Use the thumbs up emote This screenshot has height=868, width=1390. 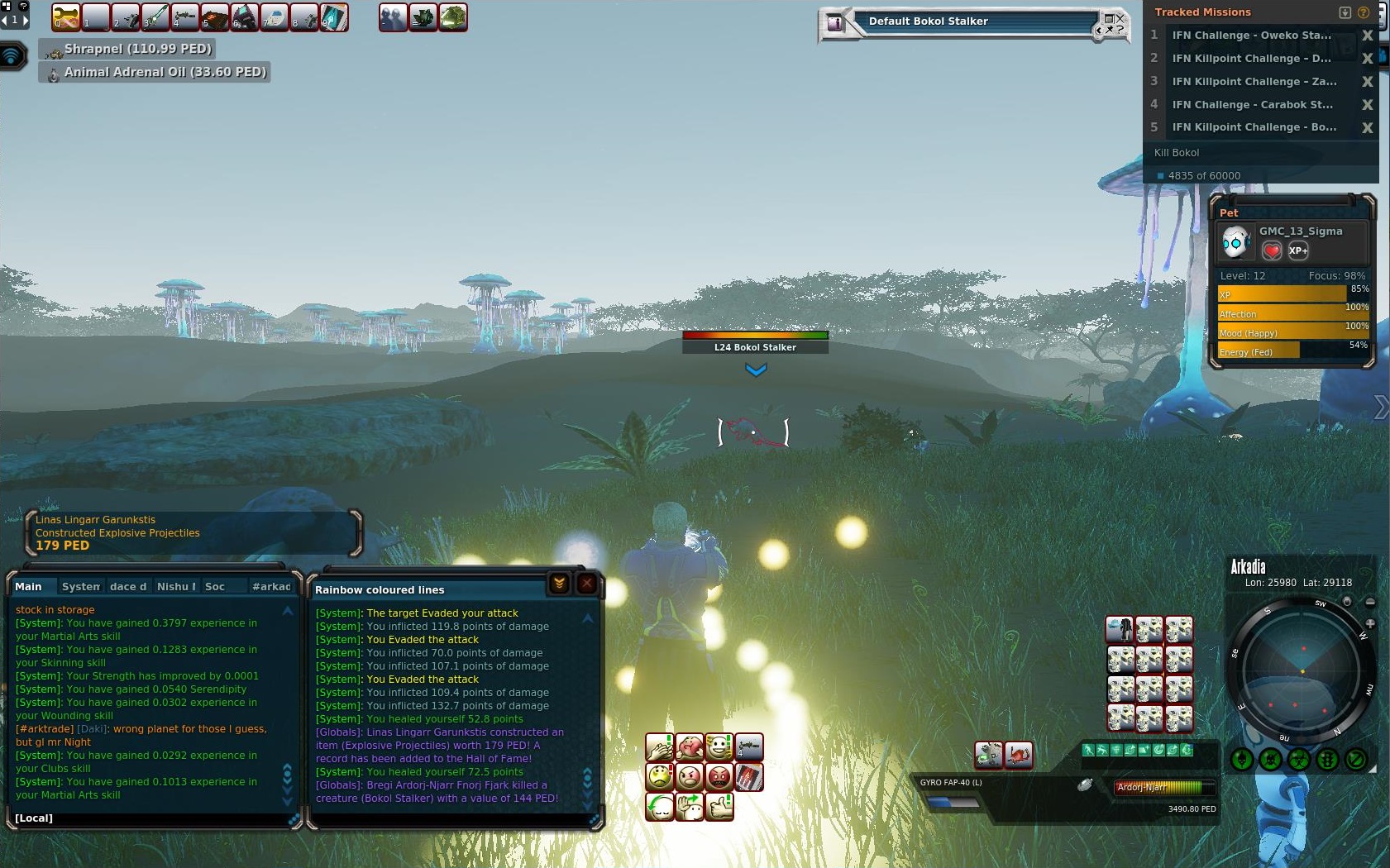719,806
